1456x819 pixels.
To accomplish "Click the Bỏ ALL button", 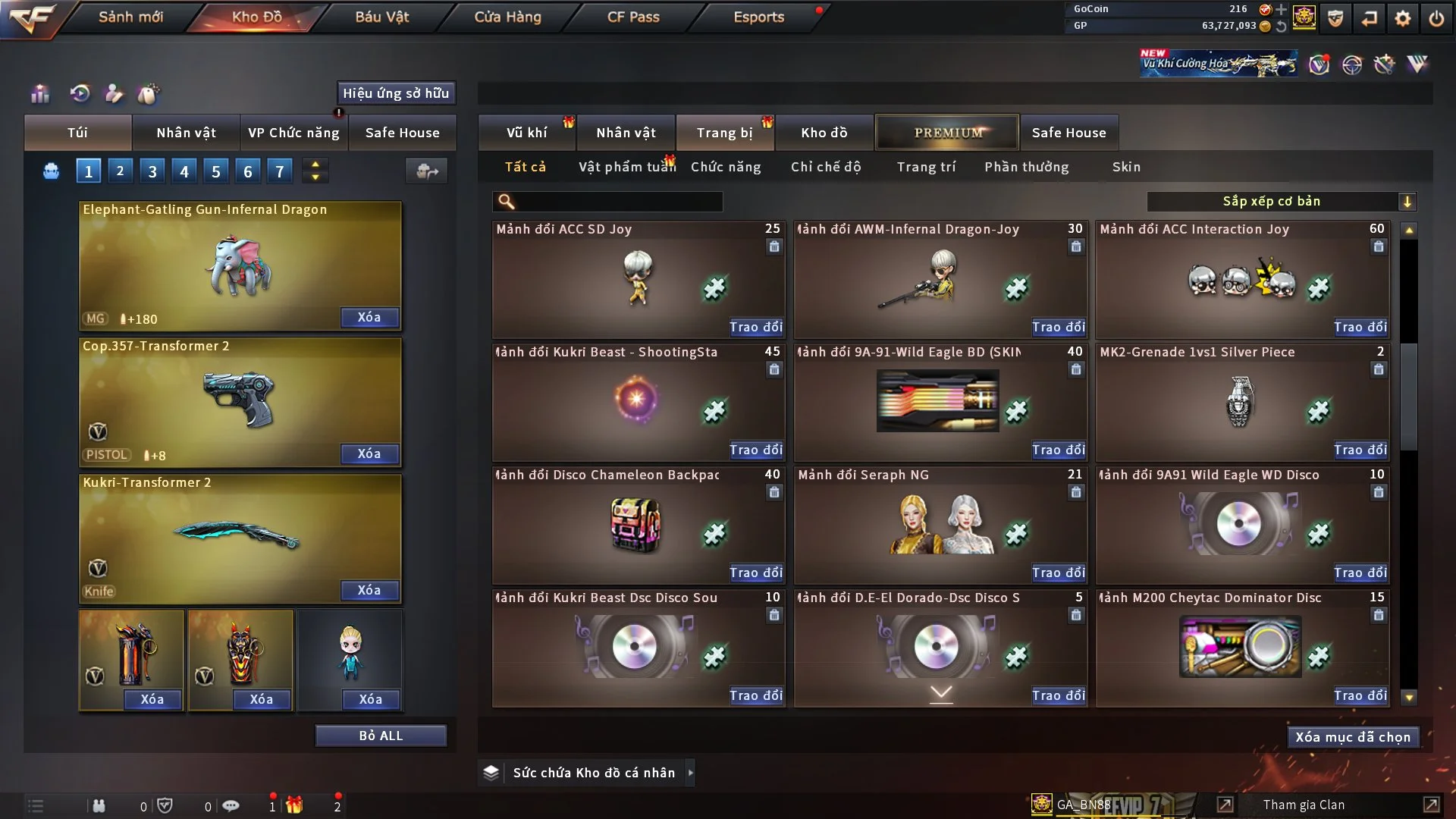I will tap(381, 736).
